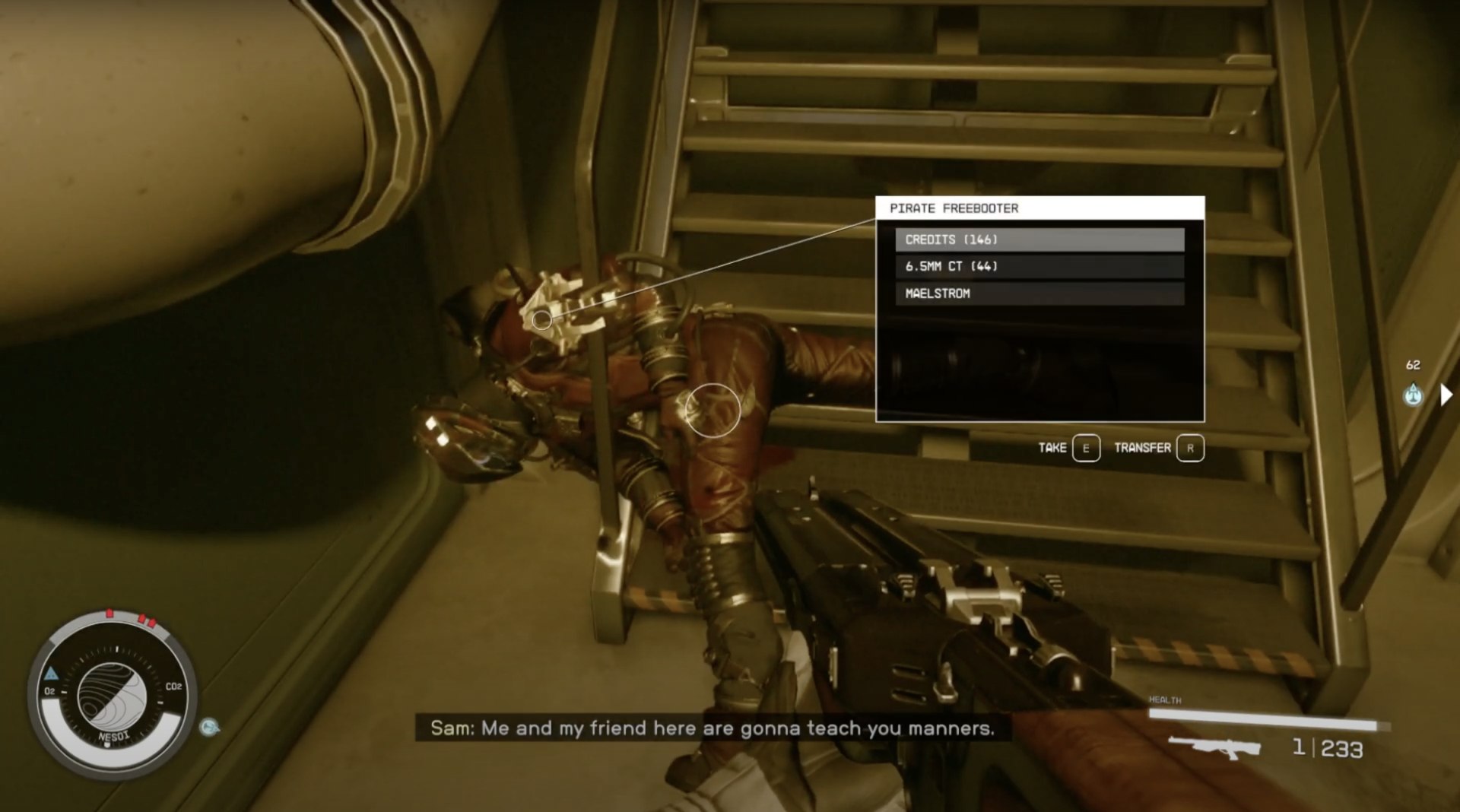Select Credits (146) in loot list

point(1039,239)
